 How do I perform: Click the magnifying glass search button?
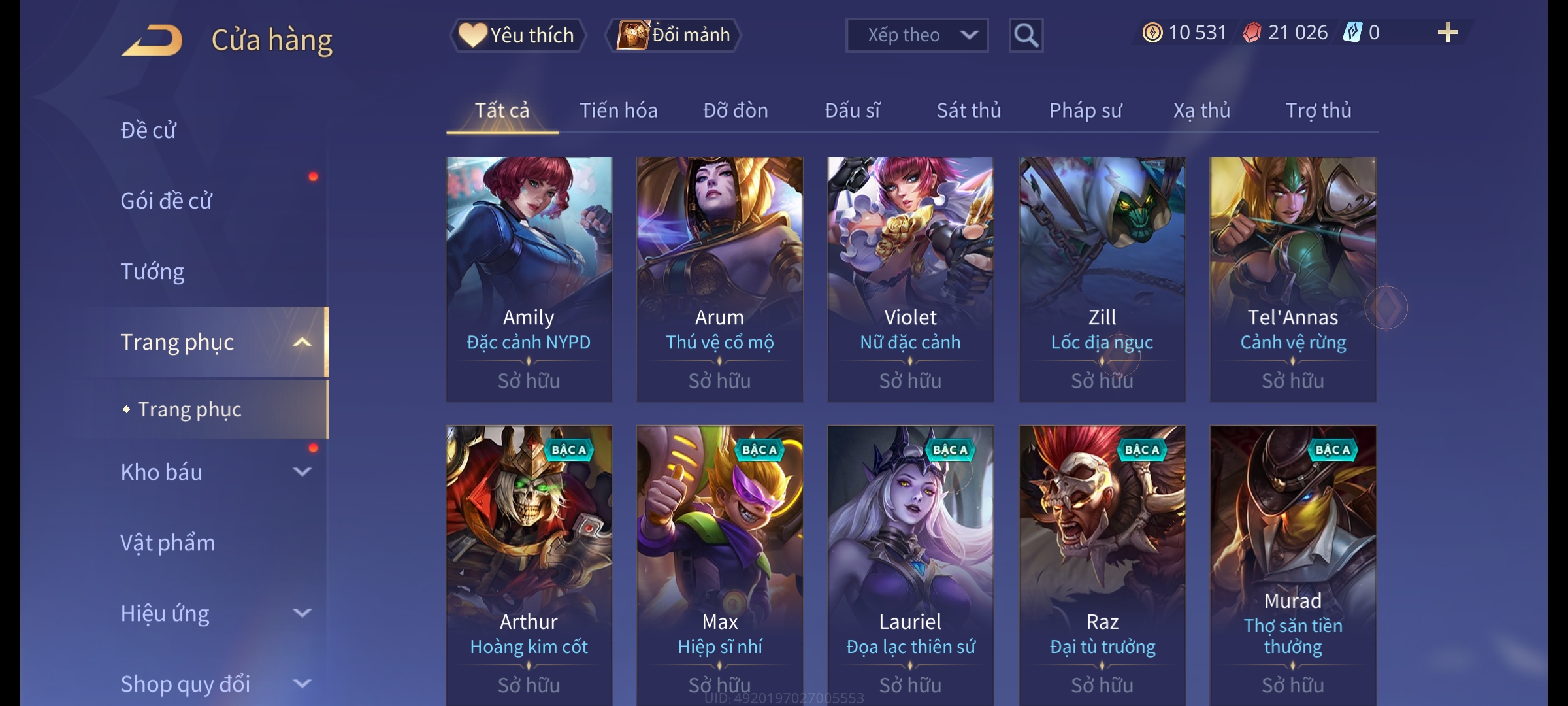coord(1026,35)
